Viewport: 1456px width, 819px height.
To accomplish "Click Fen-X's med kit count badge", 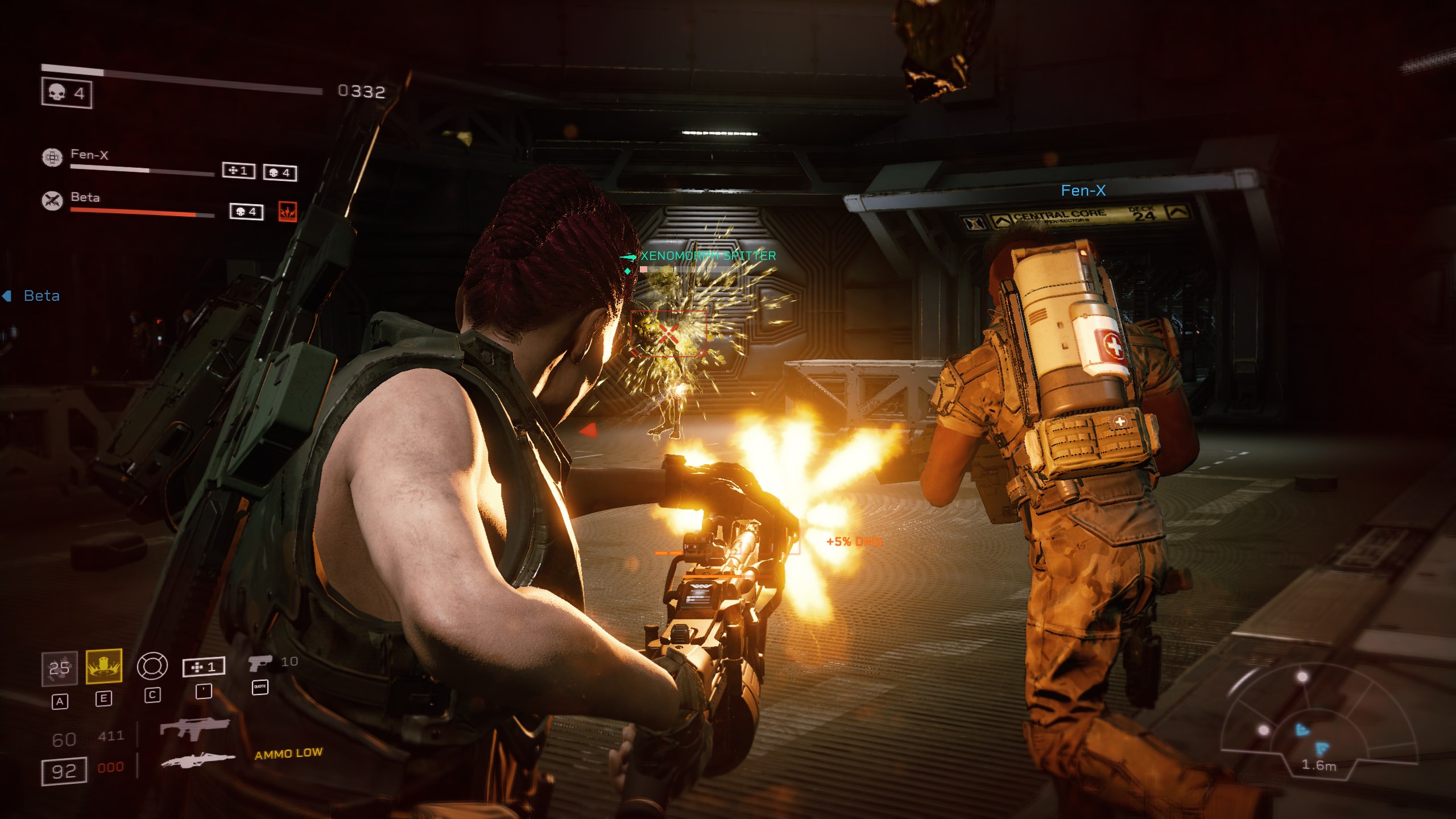I will point(238,171).
